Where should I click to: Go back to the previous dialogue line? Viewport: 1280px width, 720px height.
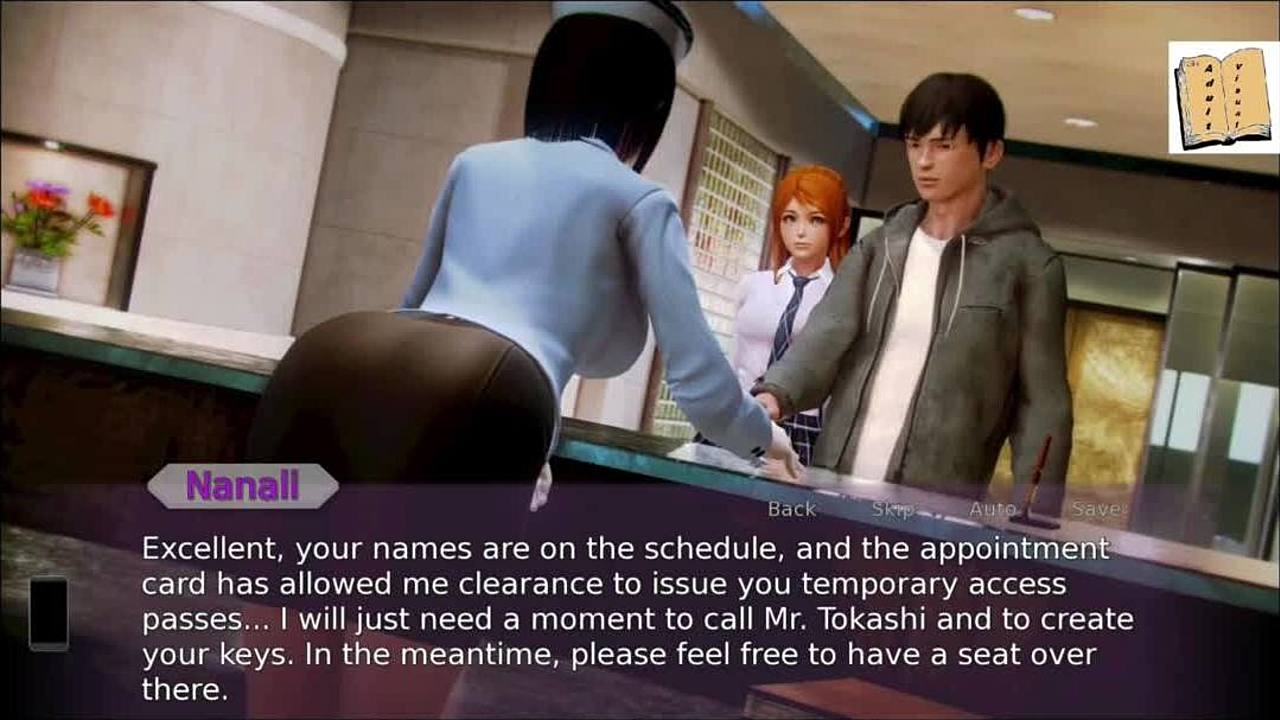coord(791,509)
